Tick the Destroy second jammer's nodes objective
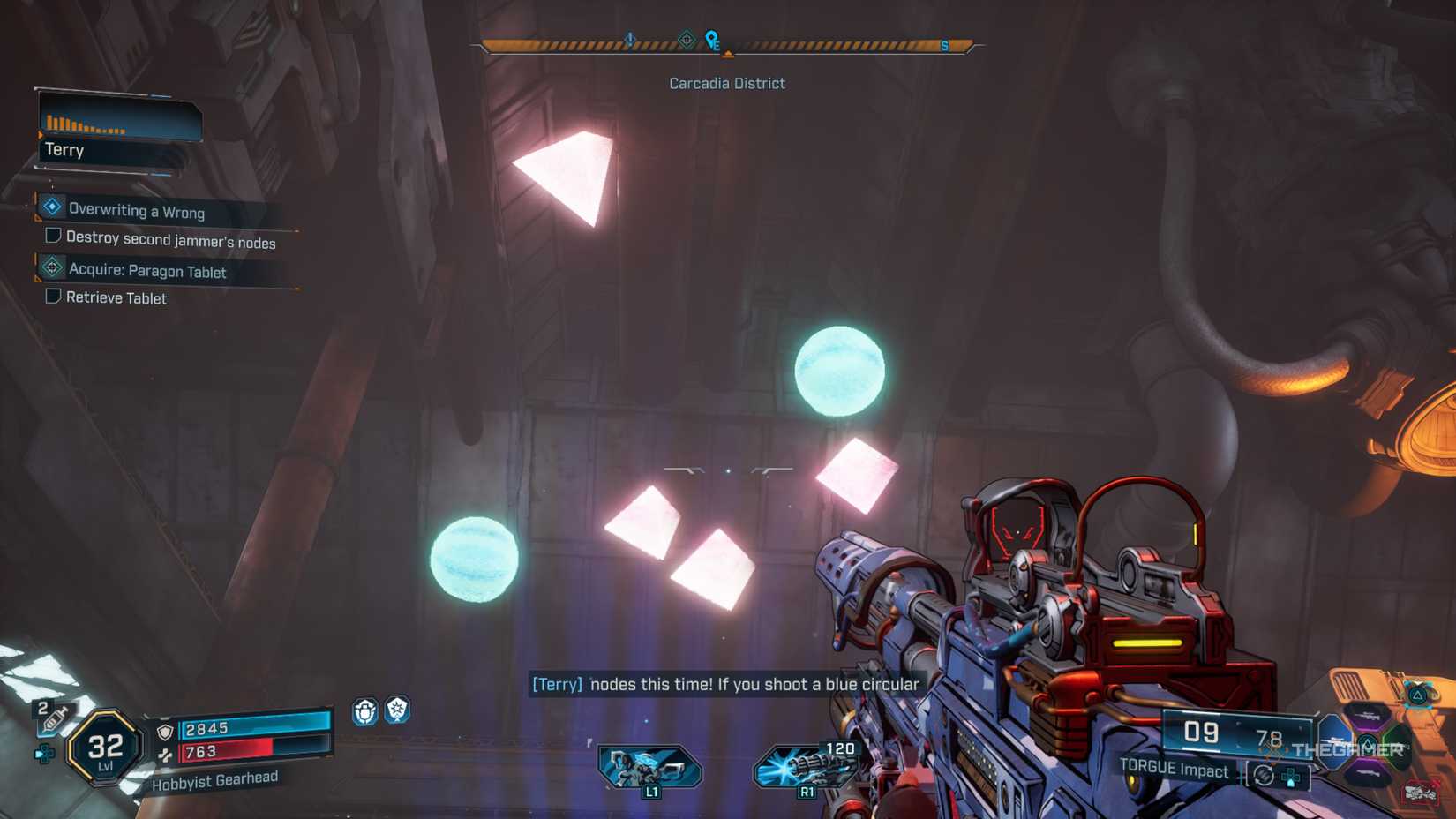 [x=54, y=236]
